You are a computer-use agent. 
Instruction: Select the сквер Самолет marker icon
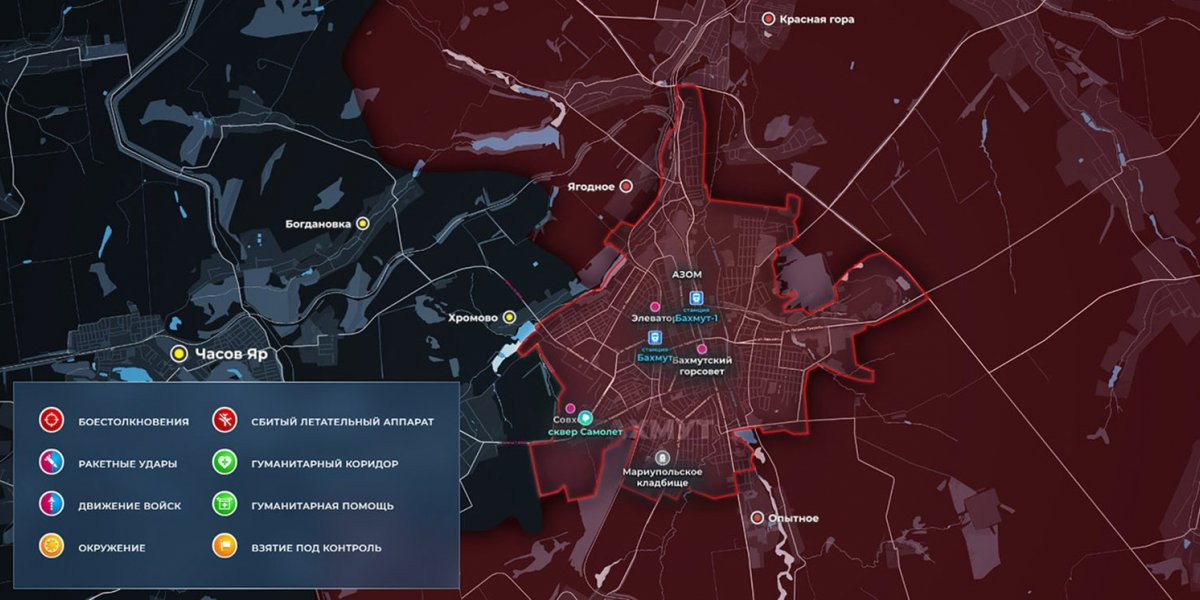(586, 417)
